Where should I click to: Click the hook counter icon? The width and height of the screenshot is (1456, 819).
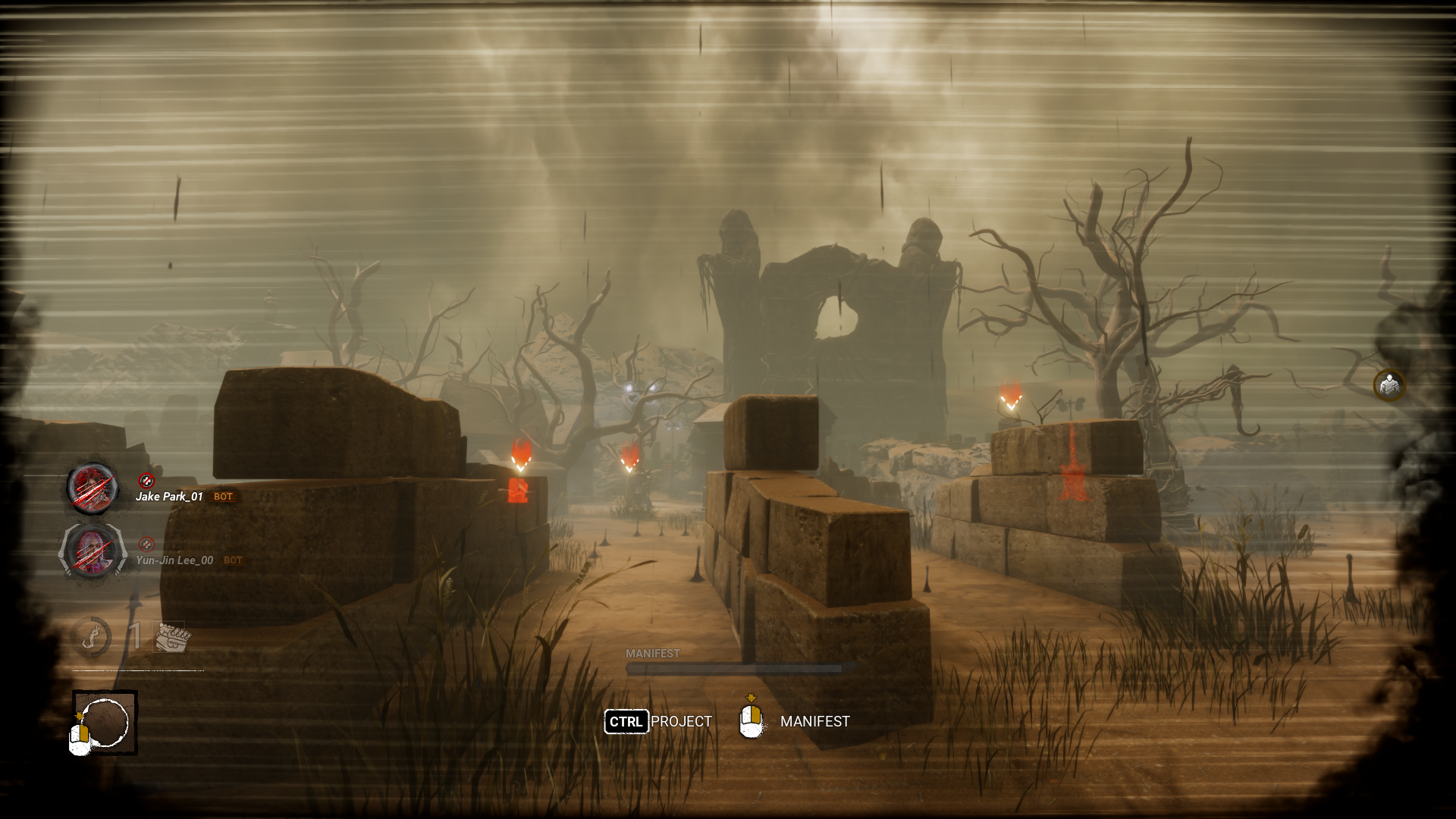tap(93, 635)
